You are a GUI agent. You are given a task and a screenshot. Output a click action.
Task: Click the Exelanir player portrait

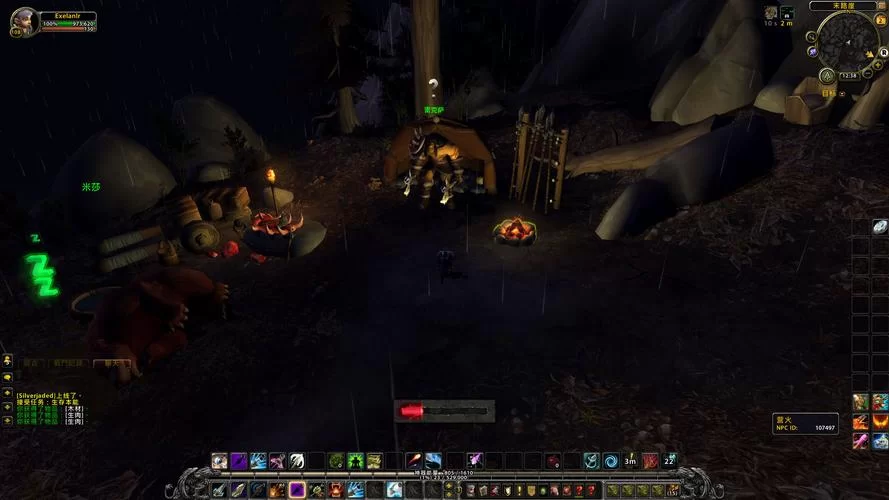point(24,21)
